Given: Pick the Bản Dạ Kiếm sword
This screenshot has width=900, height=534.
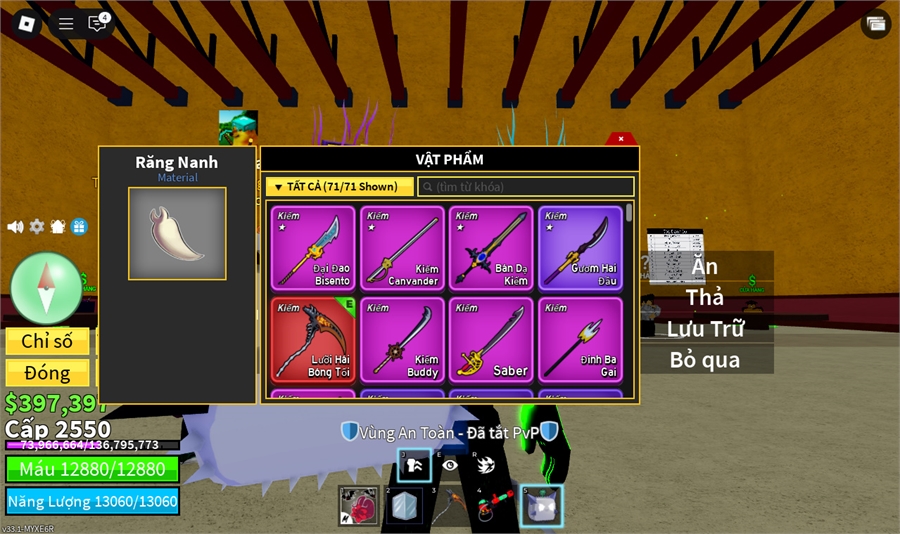Looking at the screenshot, I should [x=491, y=248].
